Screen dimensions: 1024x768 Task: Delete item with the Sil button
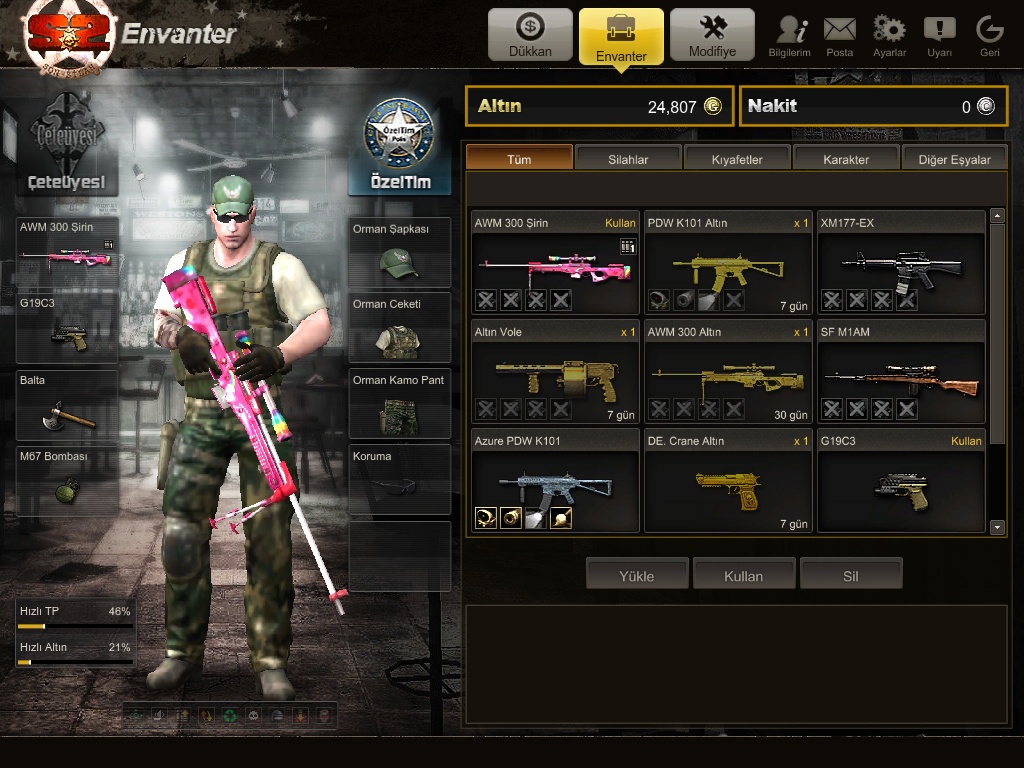point(850,576)
